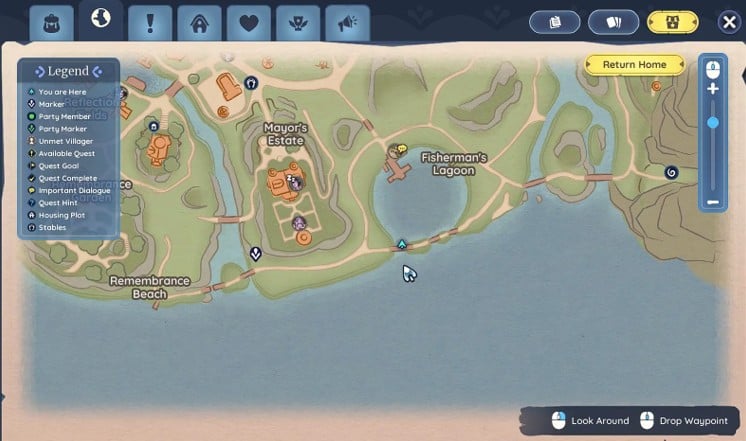Image resolution: width=746 pixels, height=441 pixels.
Task: Click the map zoom slider handle
Action: coord(713,123)
